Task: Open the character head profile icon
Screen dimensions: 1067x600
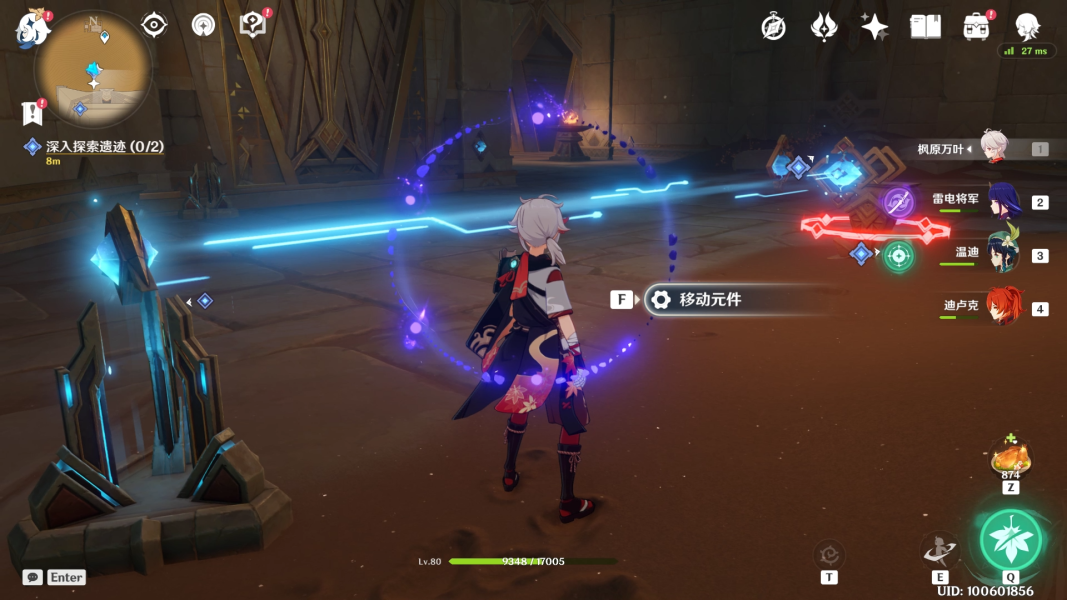Action: 1027,27
